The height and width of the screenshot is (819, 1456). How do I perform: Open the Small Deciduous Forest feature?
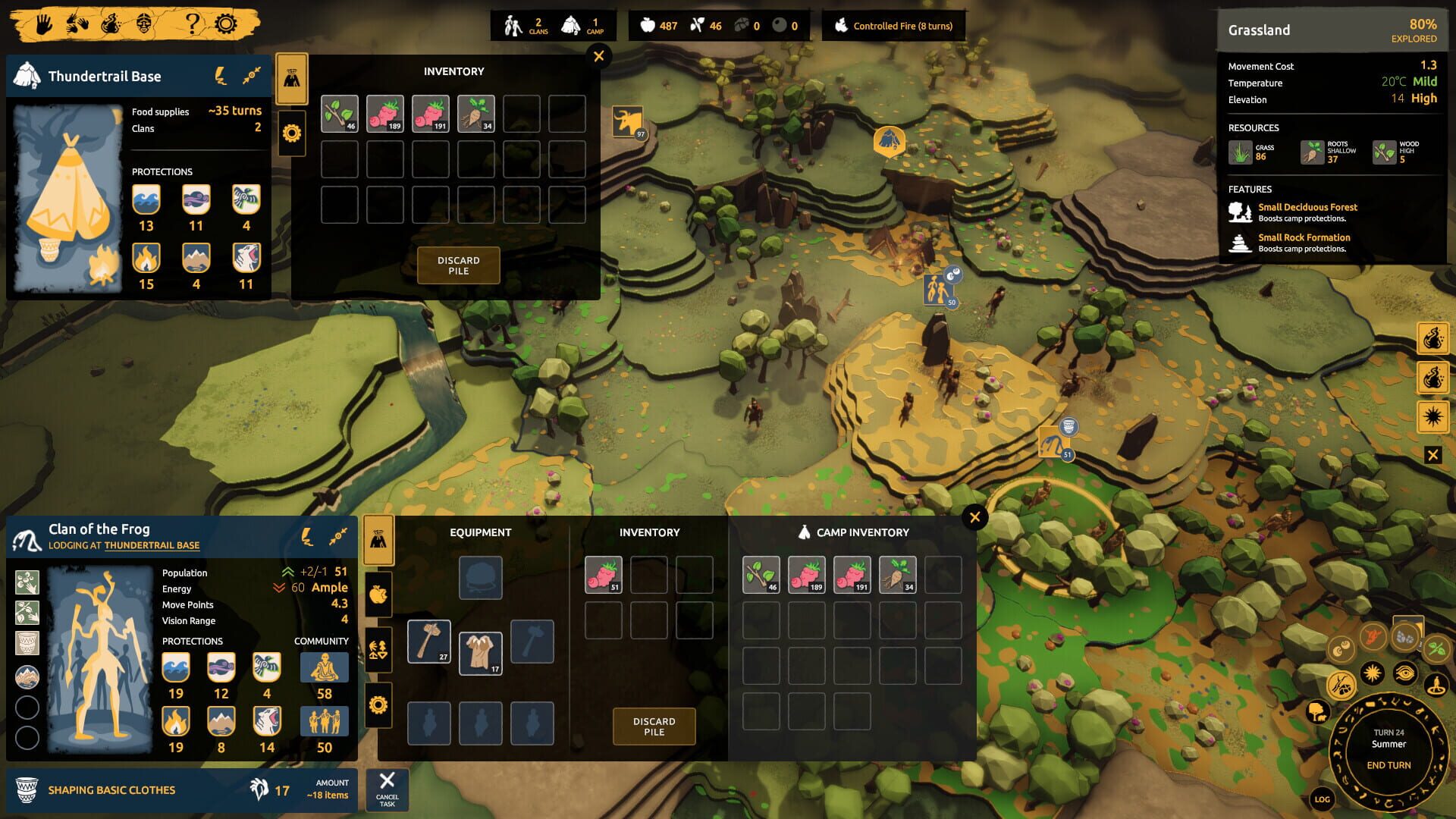[x=1307, y=207]
